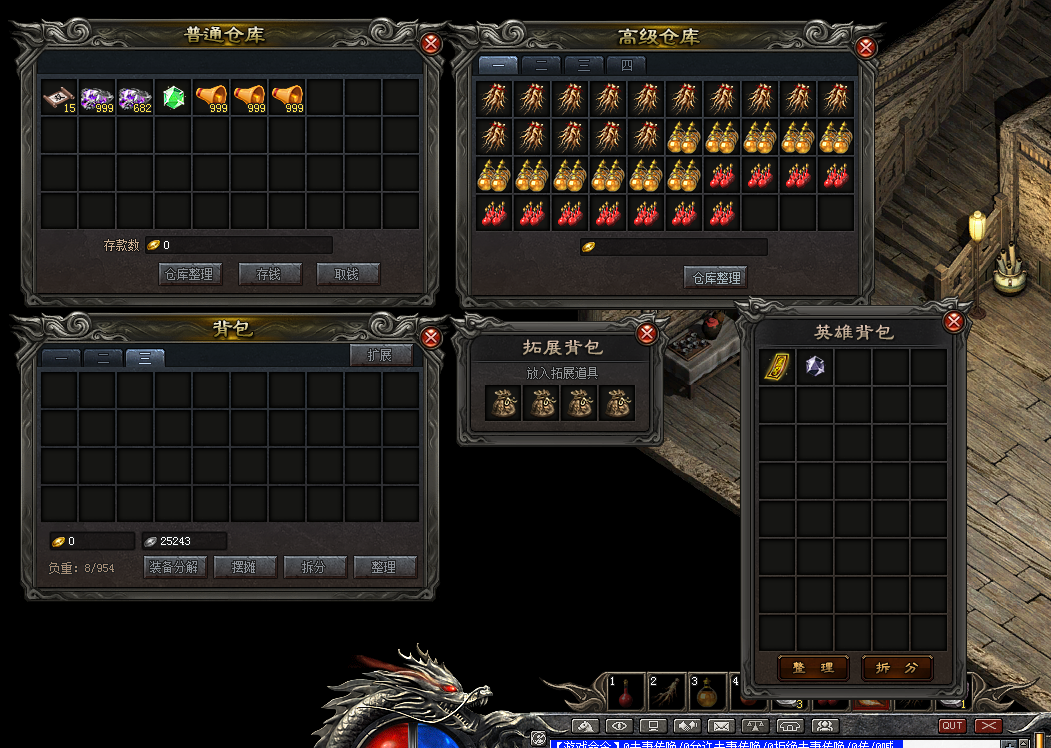Screen dimensions: 1051x748
Task: Switch to premium warehouse tab 四
Action: [x=627, y=65]
